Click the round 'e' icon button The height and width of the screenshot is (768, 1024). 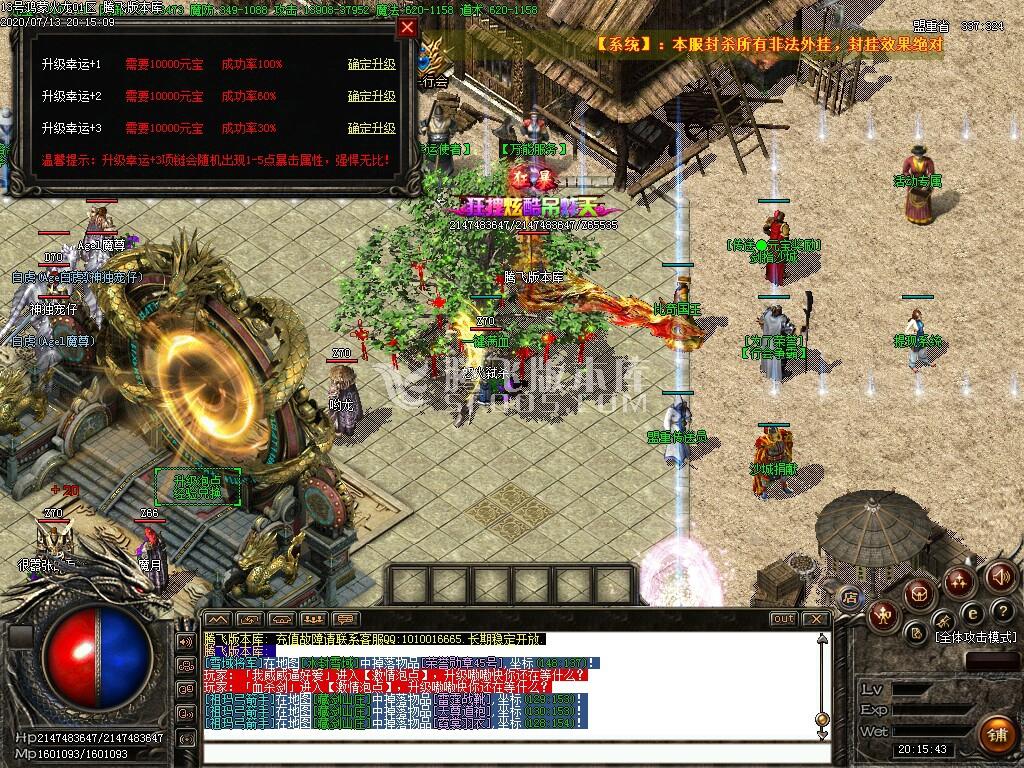pyautogui.click(x=972, y=612)
